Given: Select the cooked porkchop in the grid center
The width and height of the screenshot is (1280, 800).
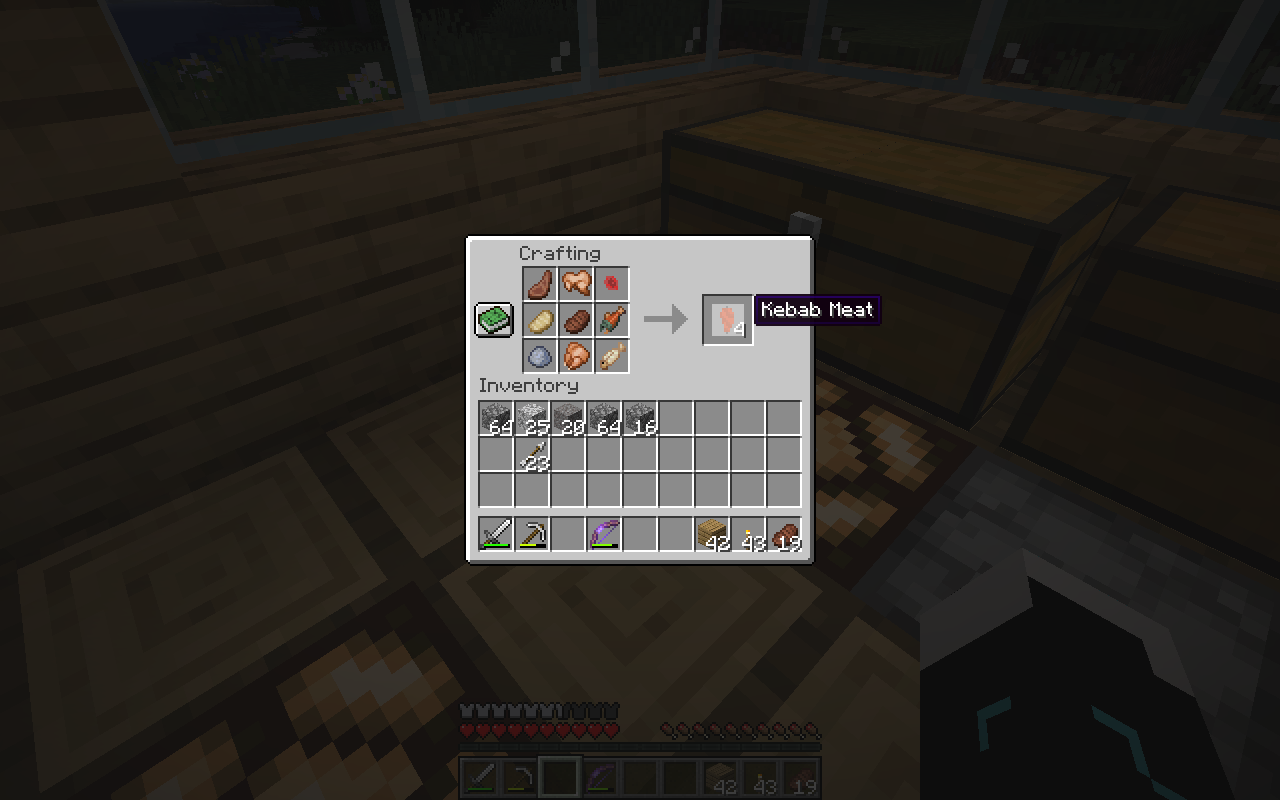Looking at the screenshot, I should tap(577, 320).
